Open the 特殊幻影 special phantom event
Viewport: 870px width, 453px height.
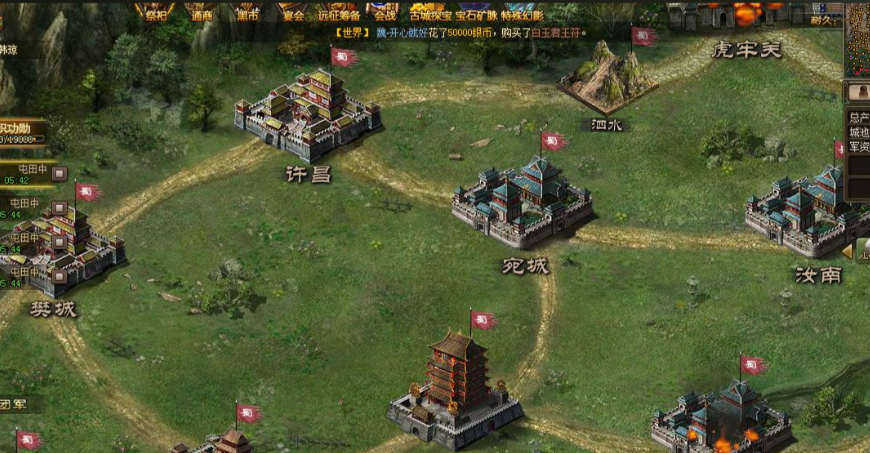(521, 13)
